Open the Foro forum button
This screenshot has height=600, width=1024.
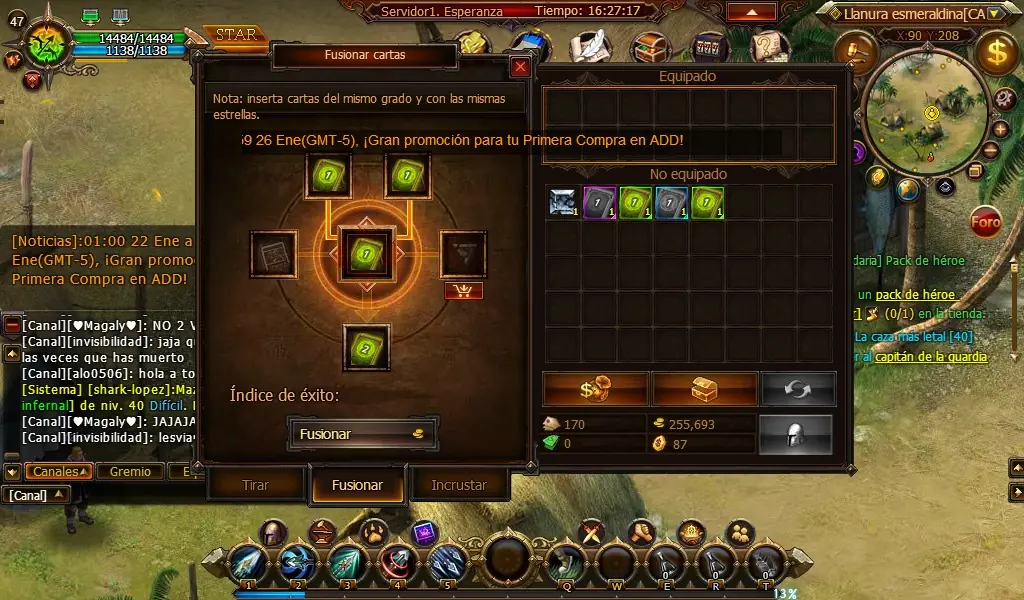pos(986,221)
